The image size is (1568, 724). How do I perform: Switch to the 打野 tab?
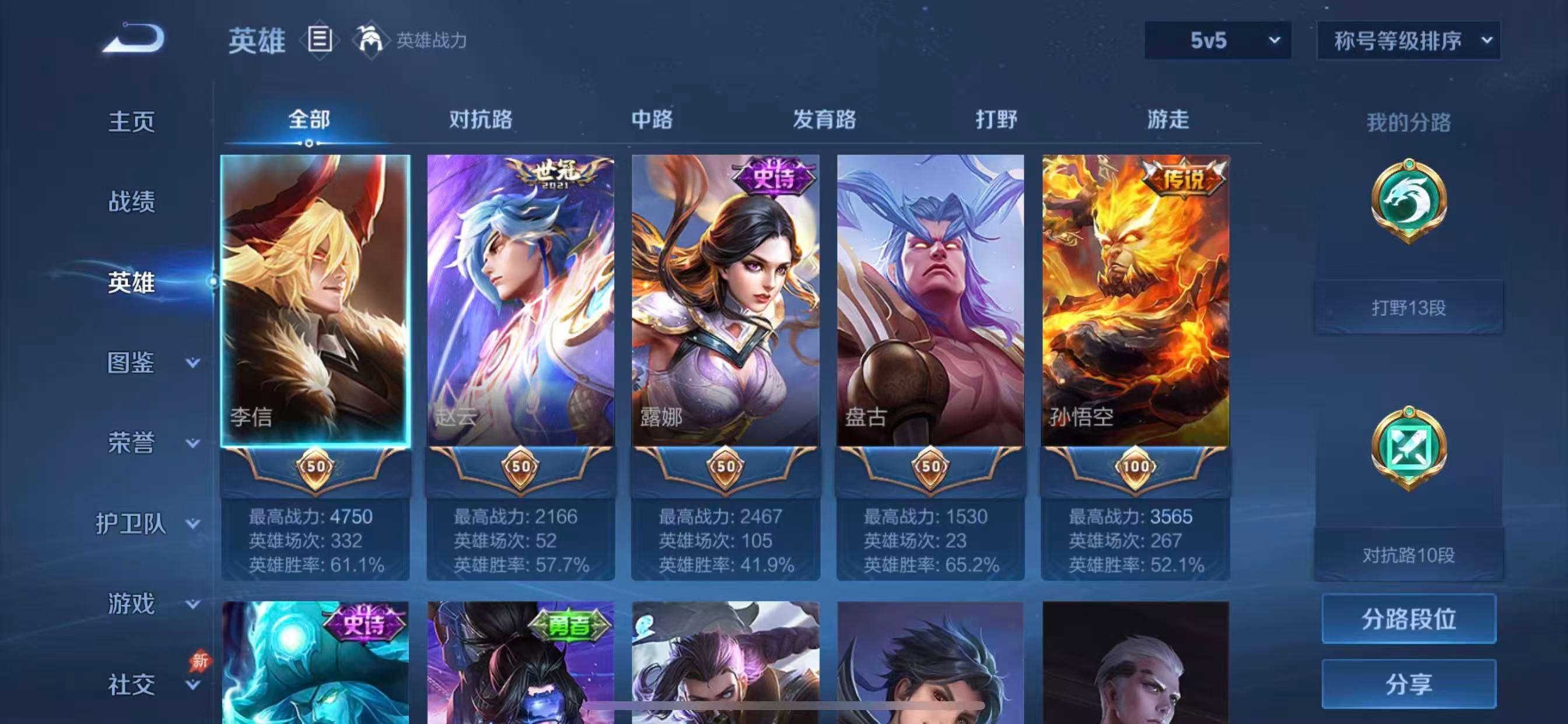(x=998, y=120)
